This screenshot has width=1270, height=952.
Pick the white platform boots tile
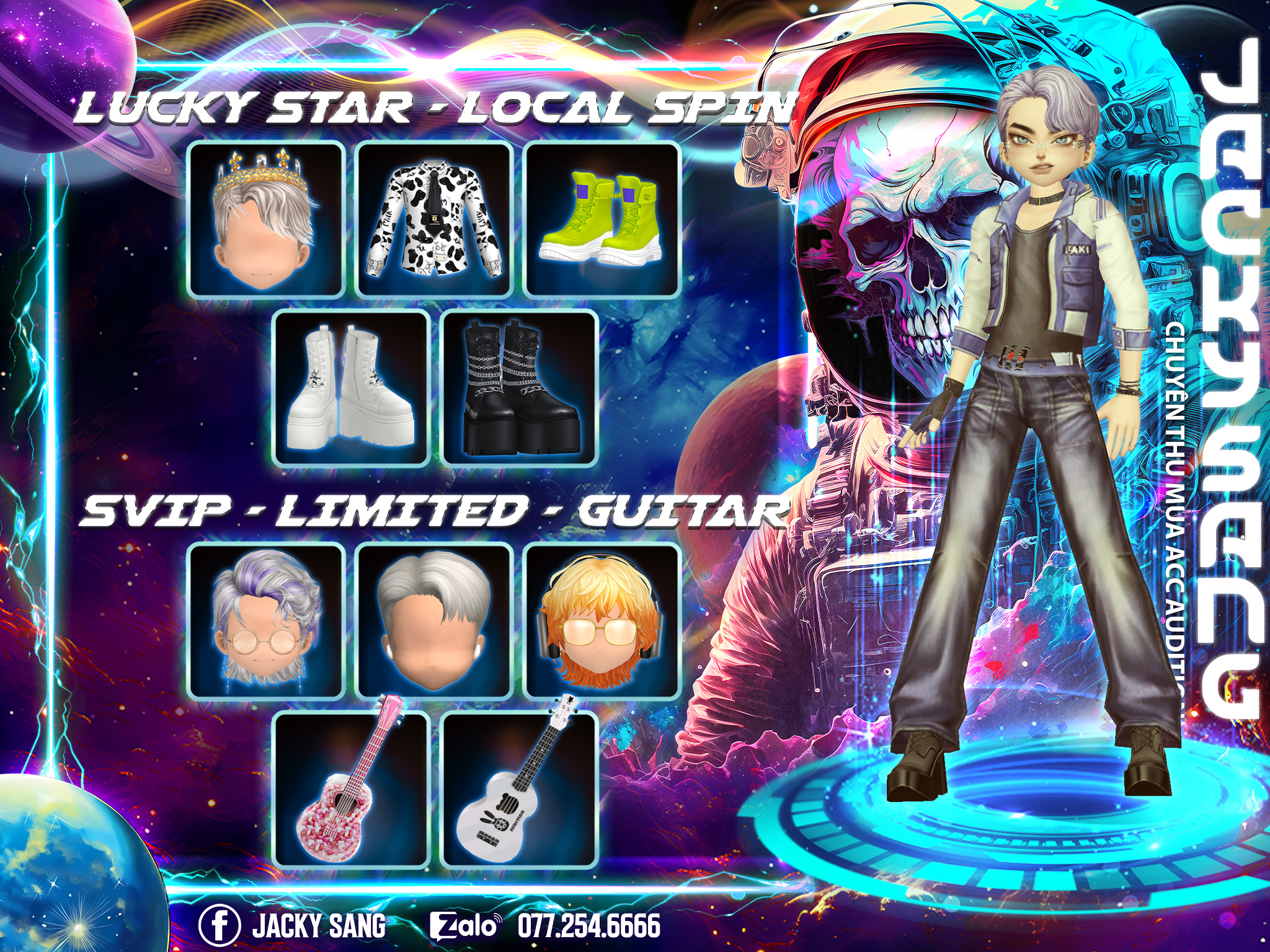point(351,389)
